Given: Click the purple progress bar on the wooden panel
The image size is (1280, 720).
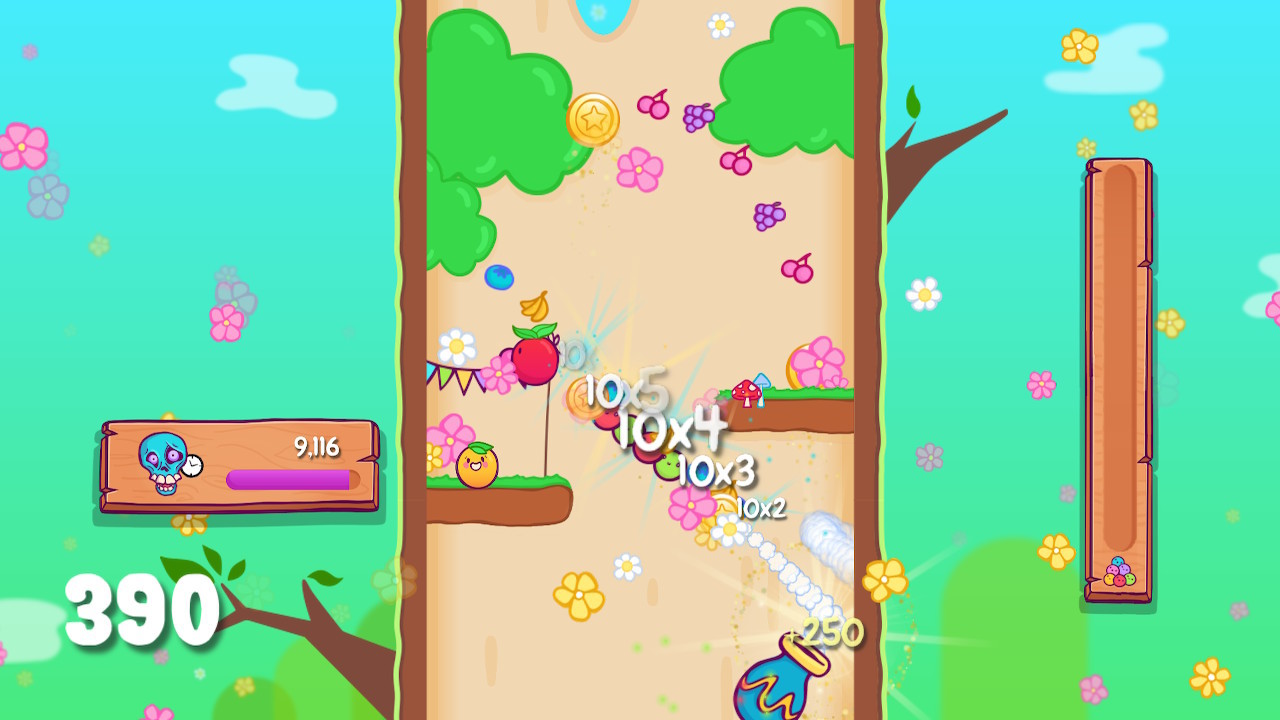Looking at the screenshot, I should click(290, 481).
